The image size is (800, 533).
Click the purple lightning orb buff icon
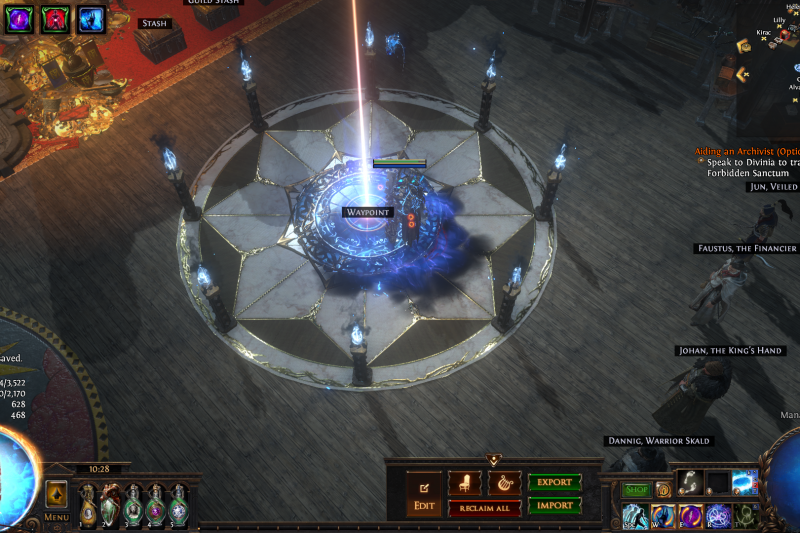(21, 18)
